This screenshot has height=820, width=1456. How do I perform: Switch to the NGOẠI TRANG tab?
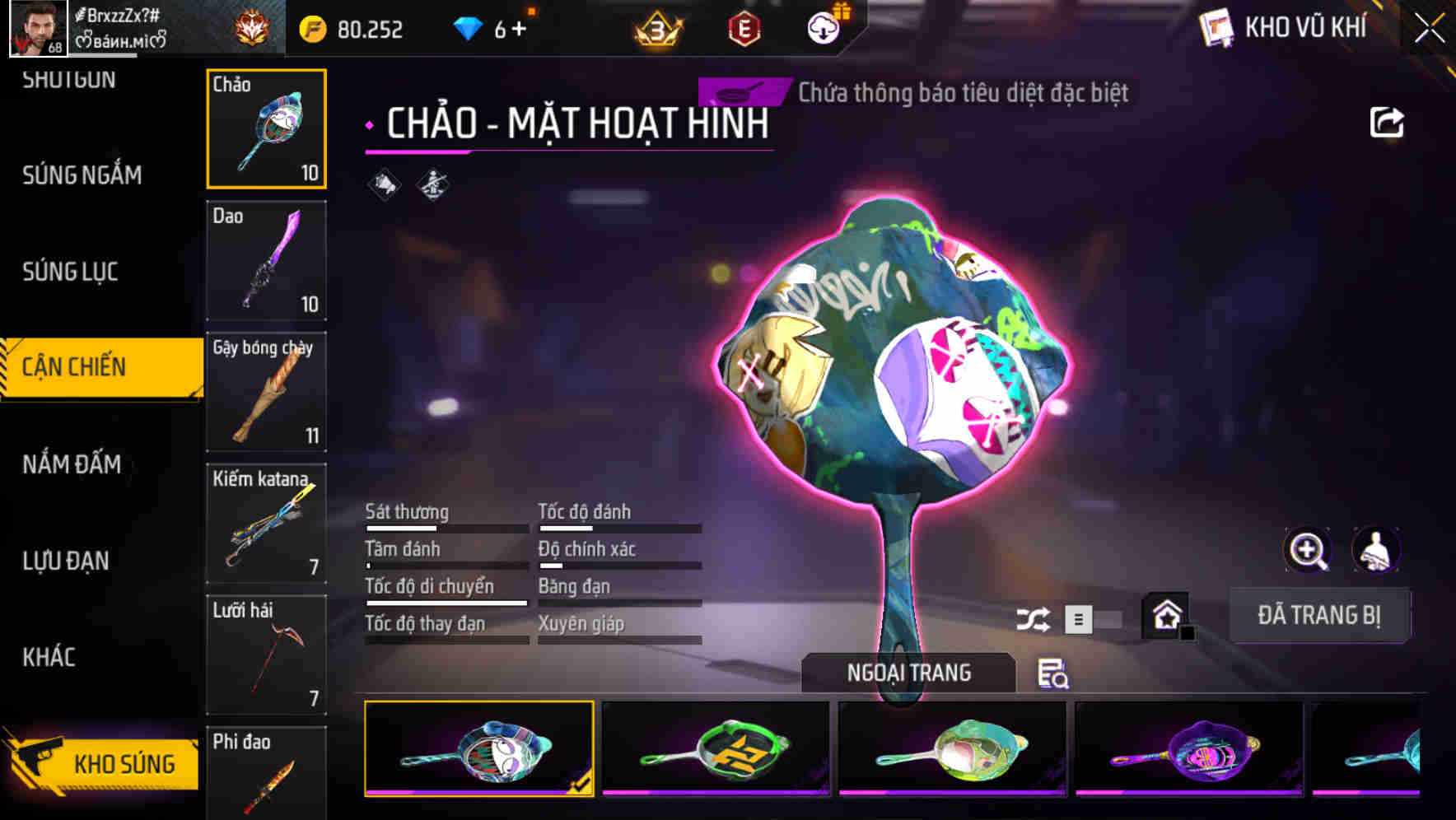click(x=908, y=673)
